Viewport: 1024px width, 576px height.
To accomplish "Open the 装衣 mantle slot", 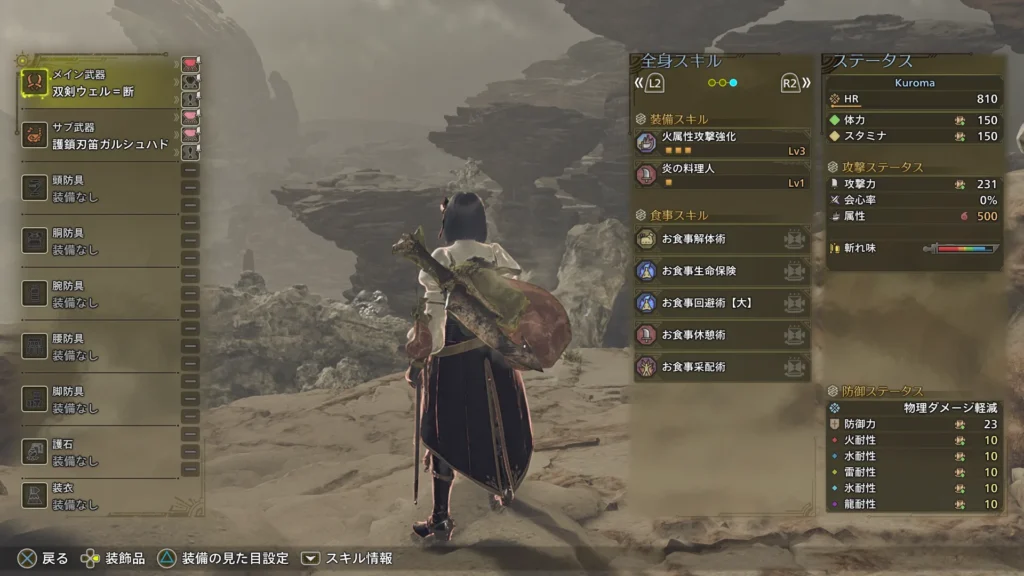I will tap(98, 497).
